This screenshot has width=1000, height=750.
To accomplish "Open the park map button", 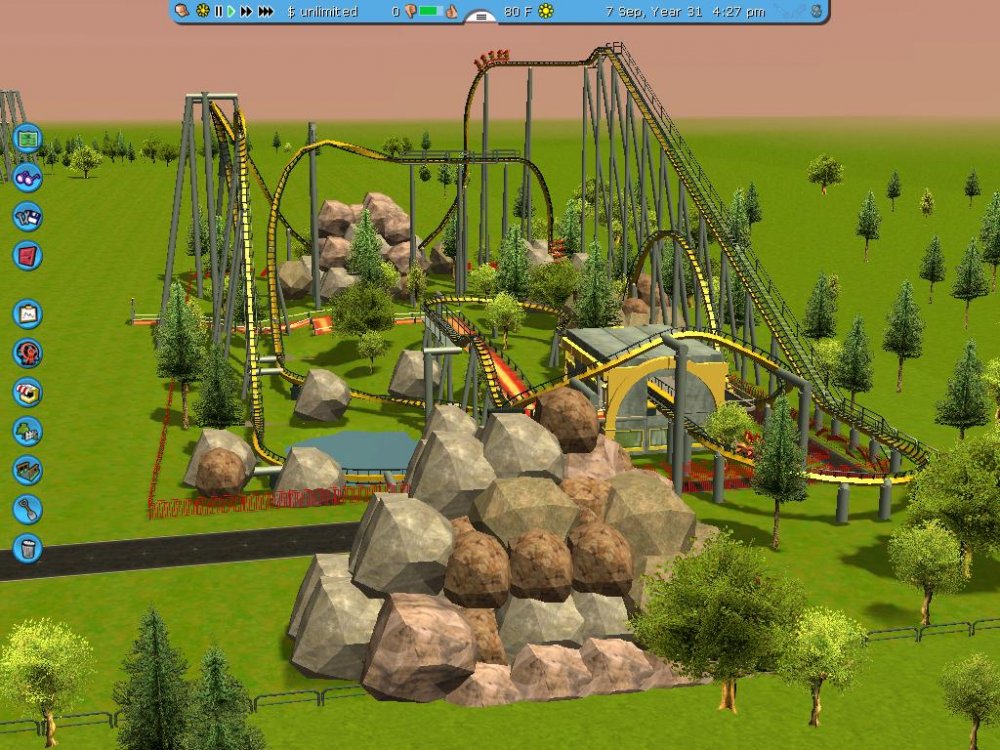I will click(x=27, y=137).
